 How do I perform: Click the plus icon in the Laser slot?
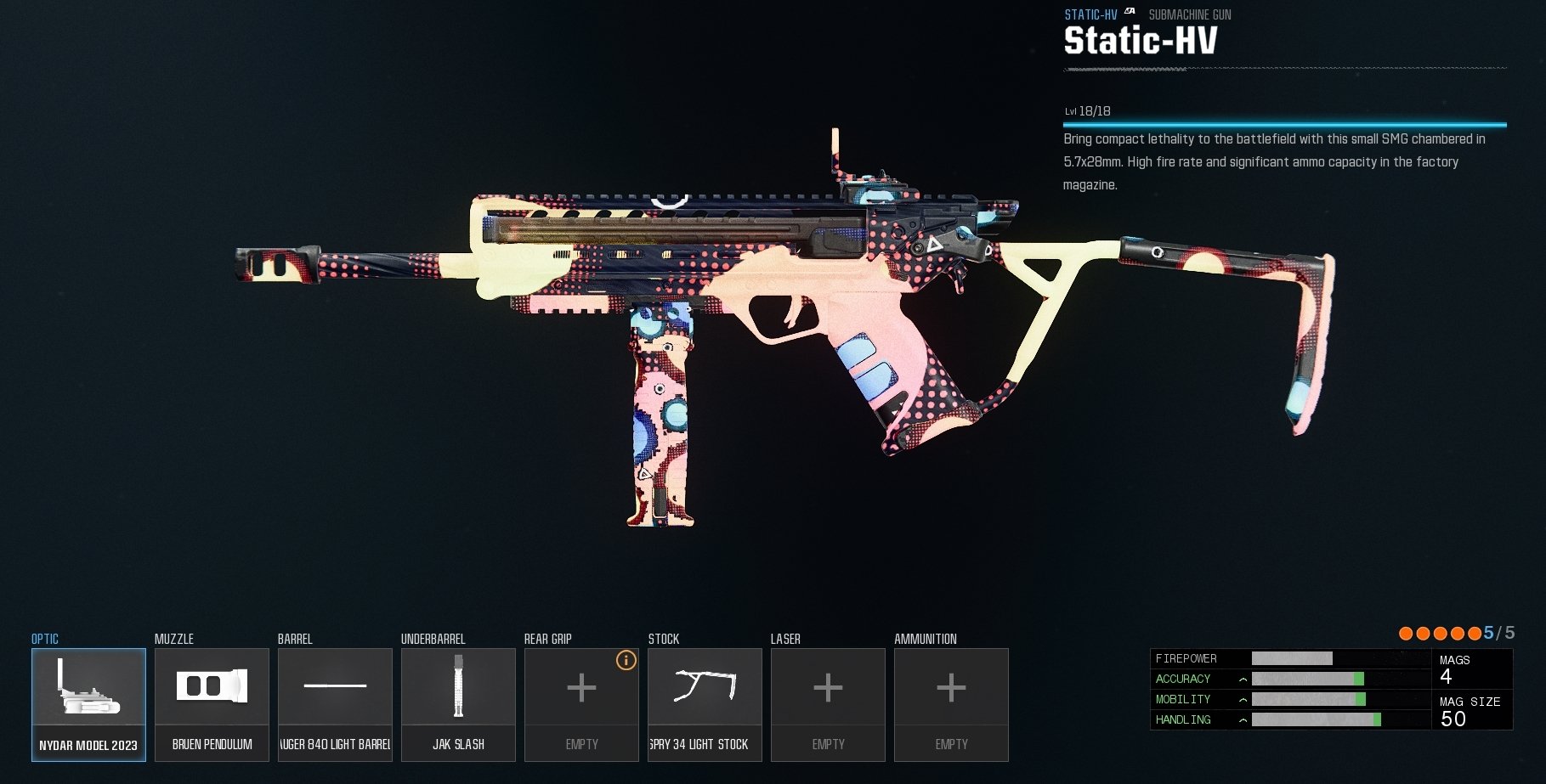coord(828,688)
